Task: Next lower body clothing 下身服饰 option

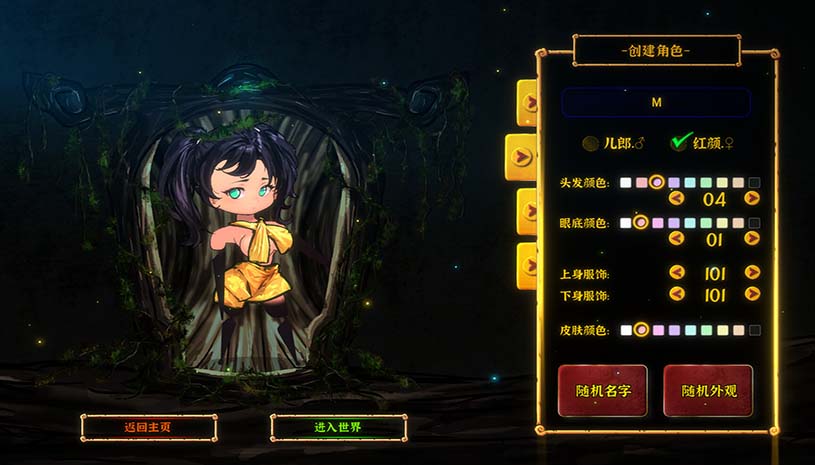Action: pyautogui.click(x=752, y=294)
